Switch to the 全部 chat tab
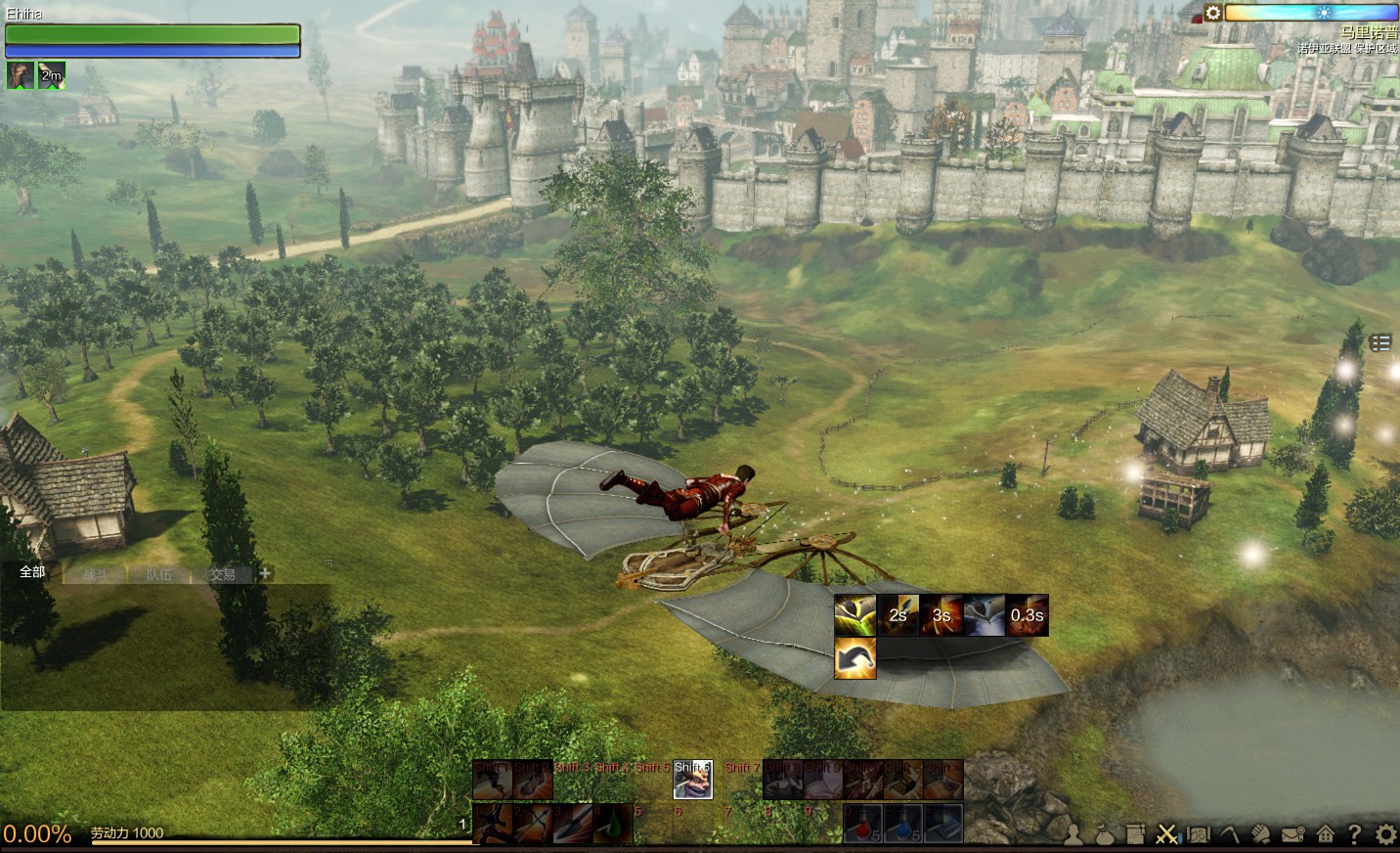The height and width of the screenshot is (853, 1400). tap(32, 572)
